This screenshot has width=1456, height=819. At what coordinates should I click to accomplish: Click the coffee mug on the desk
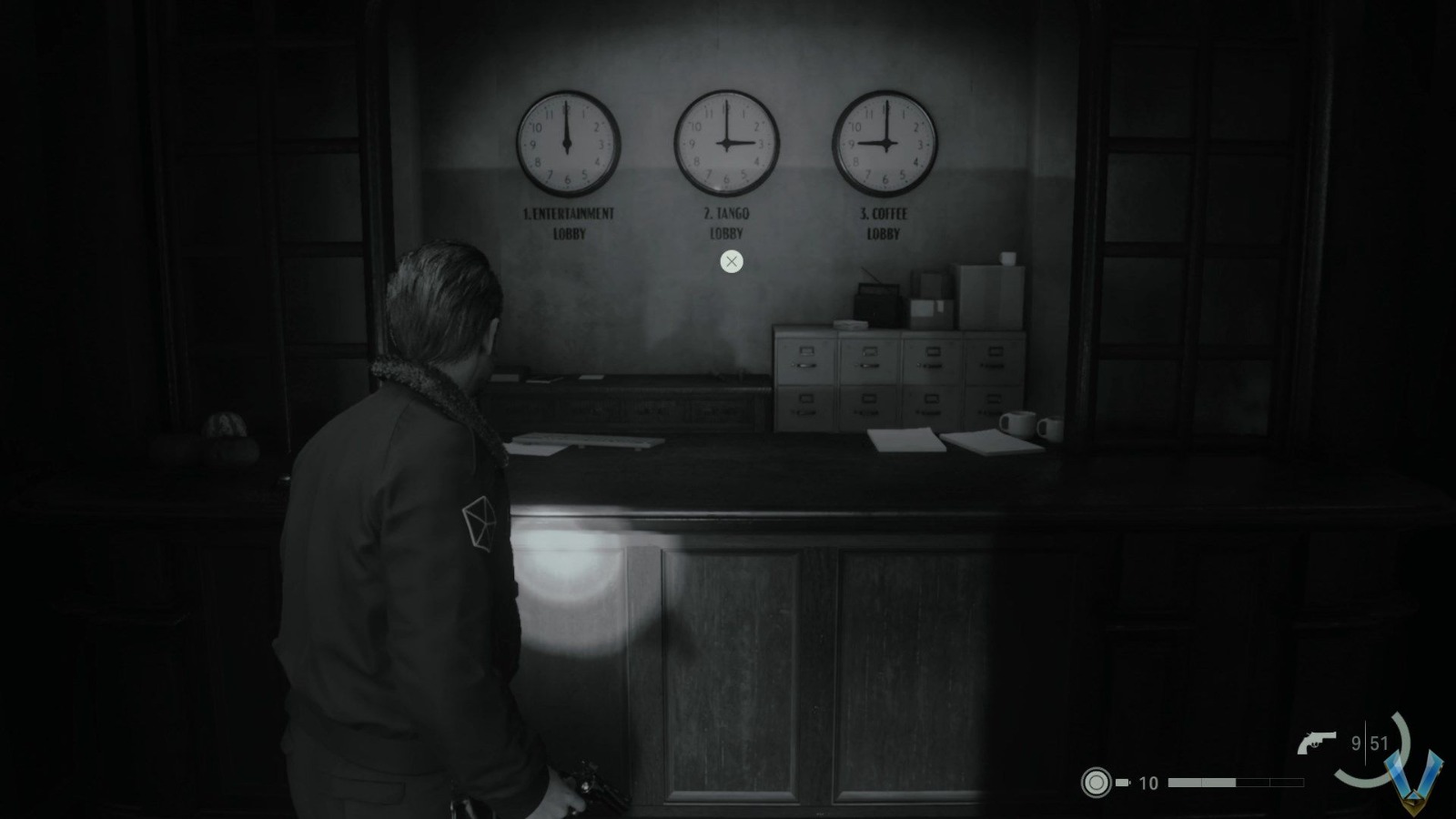coord(1019,421)
